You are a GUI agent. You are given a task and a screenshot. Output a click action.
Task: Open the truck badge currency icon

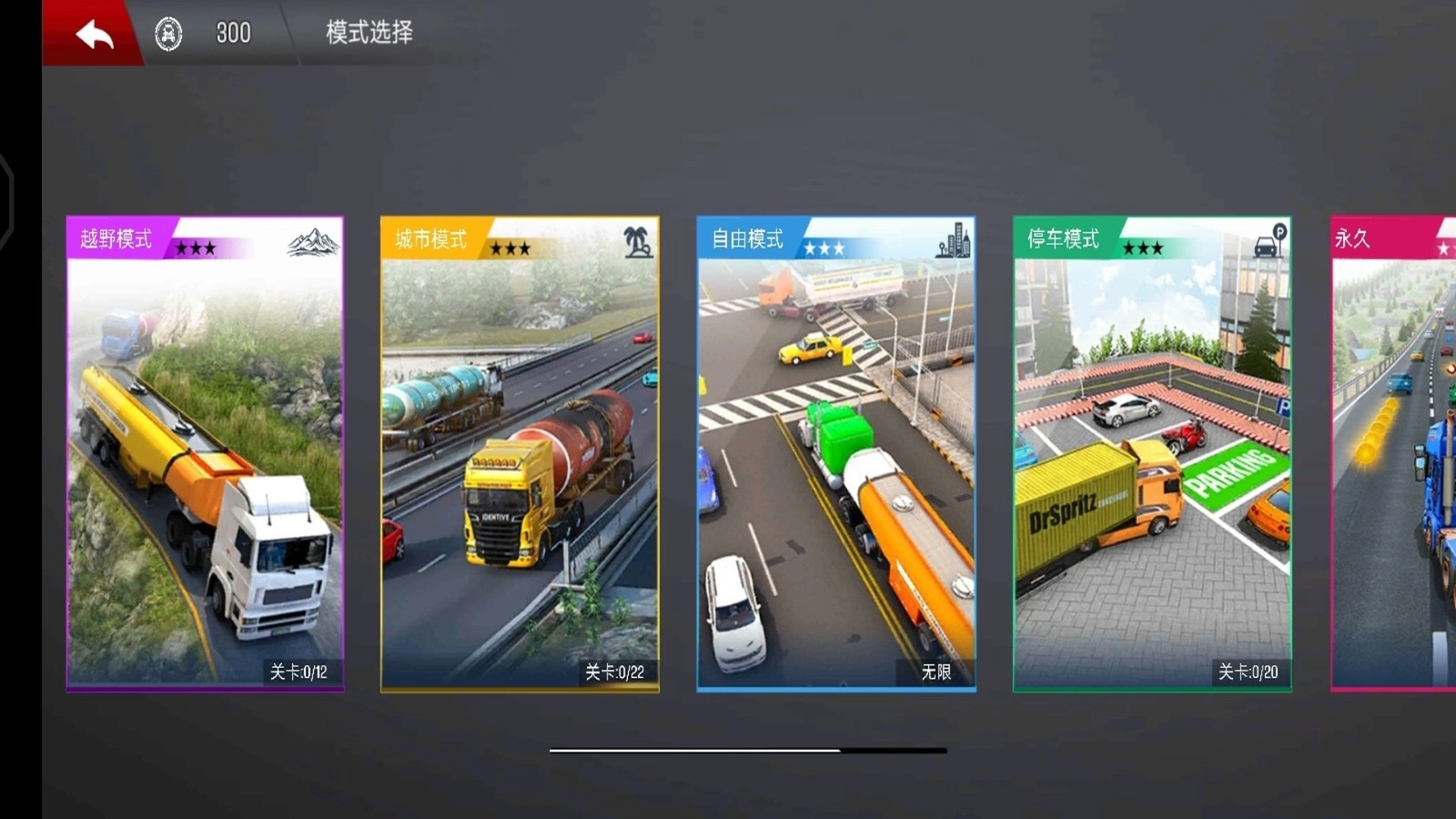[x=167, y=34]
